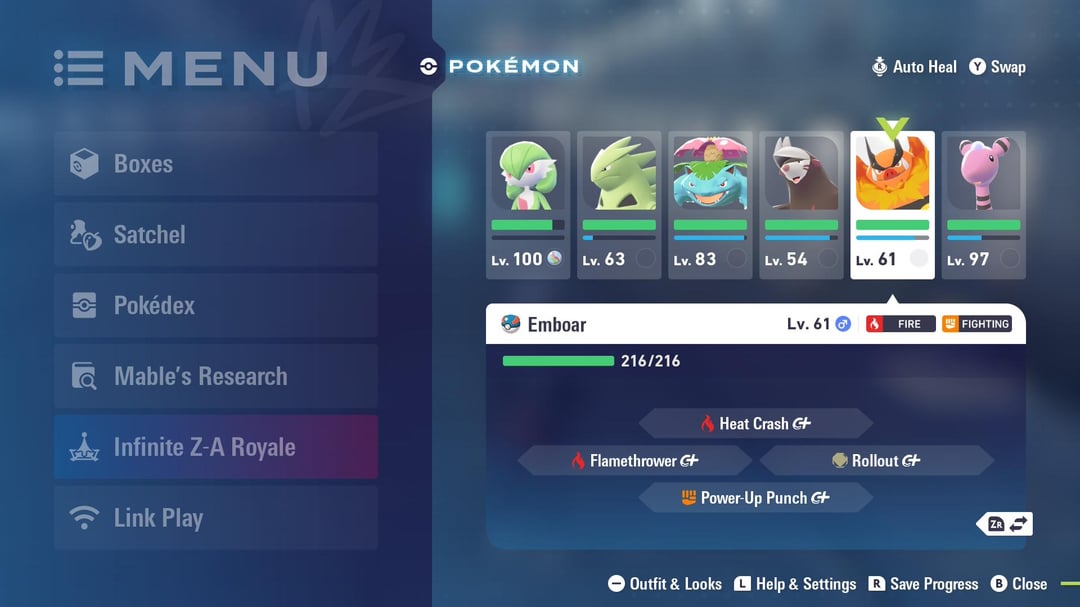This screenshot has width=1080, height=607.
Task: Select the Power-Up Punch move
Action: click(755, 498)
